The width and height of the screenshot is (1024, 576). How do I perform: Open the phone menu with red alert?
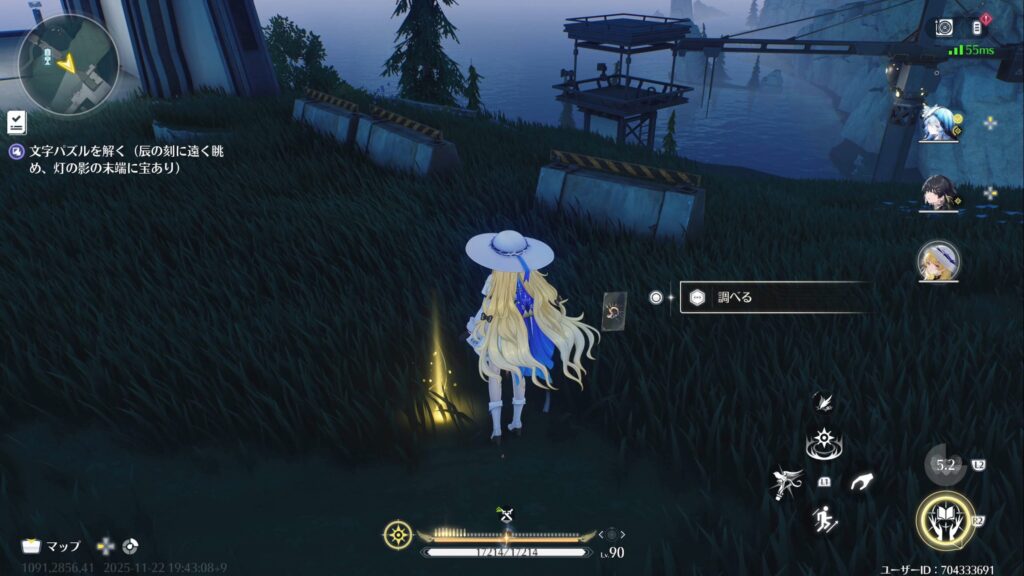978,27
